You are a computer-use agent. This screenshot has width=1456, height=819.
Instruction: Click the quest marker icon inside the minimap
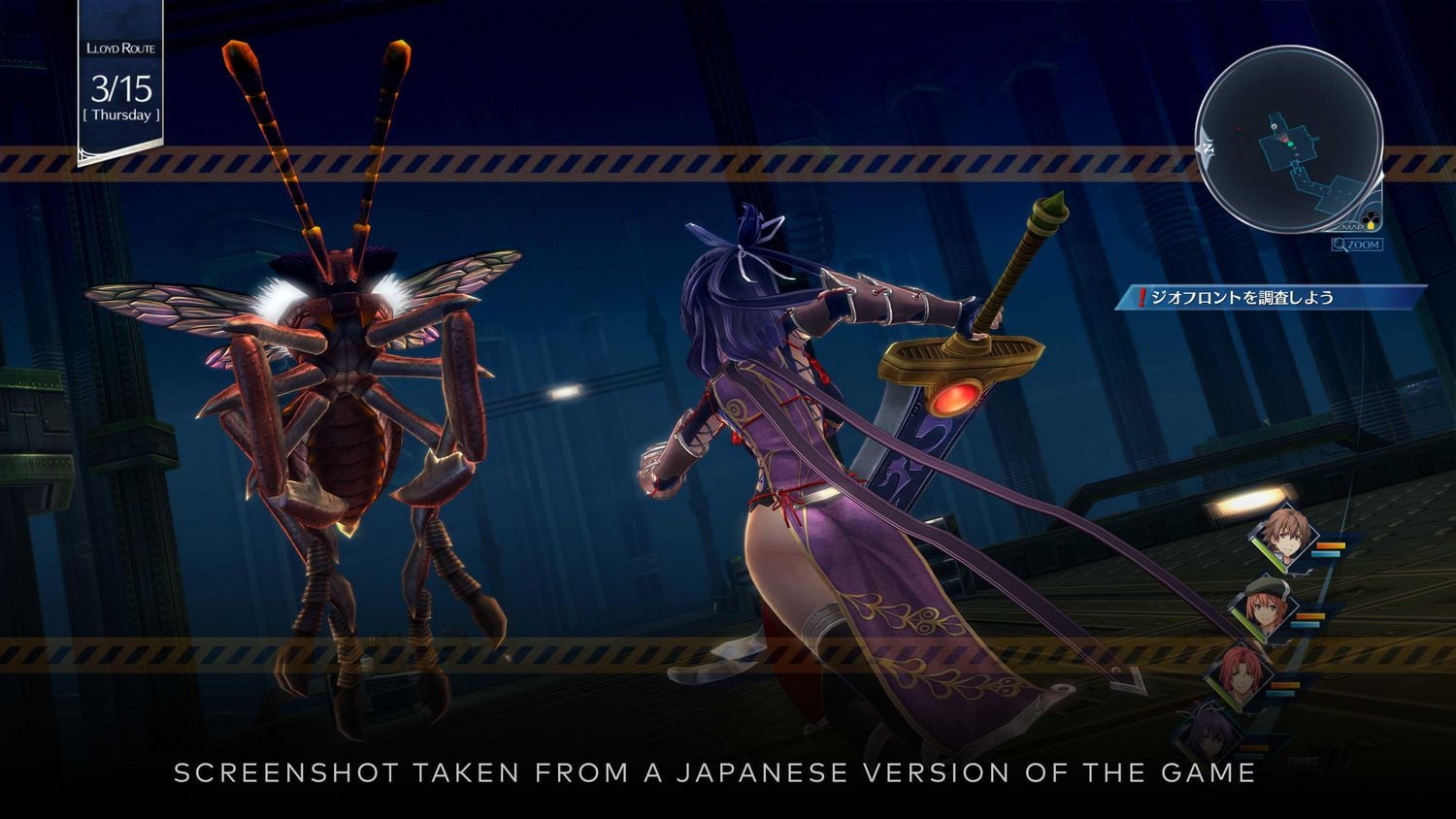coord(1274,126)
